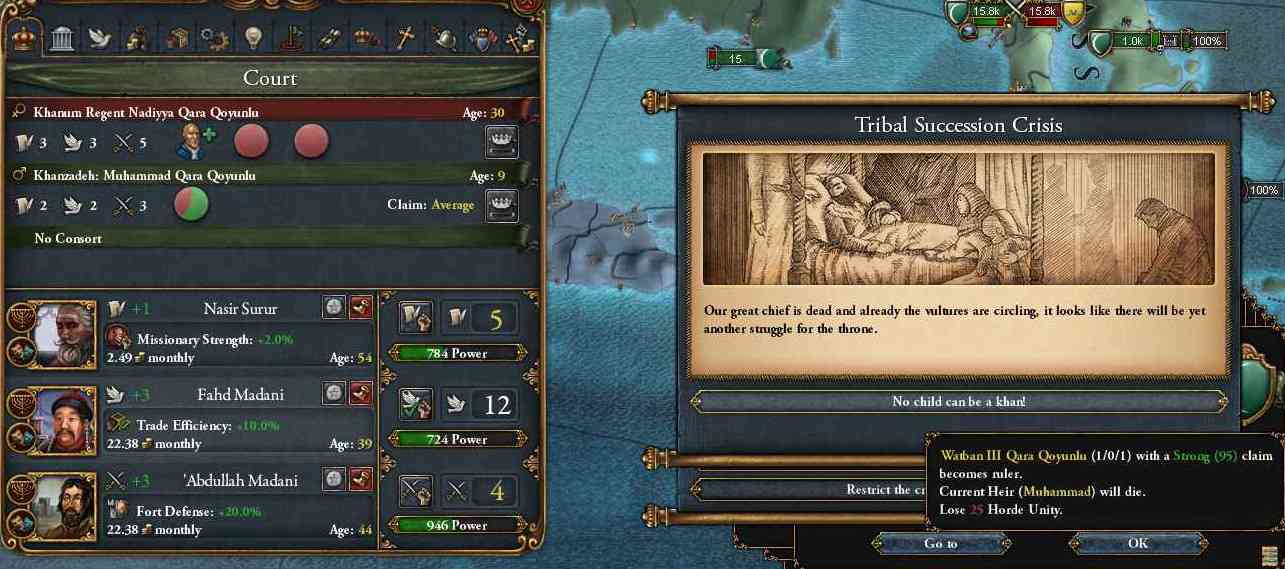Switch to the Military tab with the helmet
1285x569 pixels.
pyautogui.click(x=443, y=39)
